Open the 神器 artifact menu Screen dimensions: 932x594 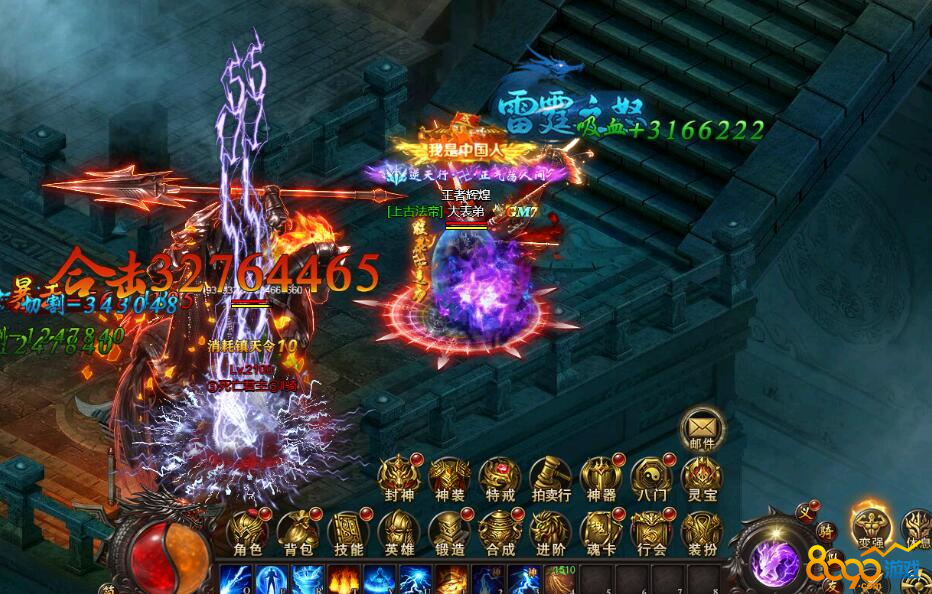(600, 476)
